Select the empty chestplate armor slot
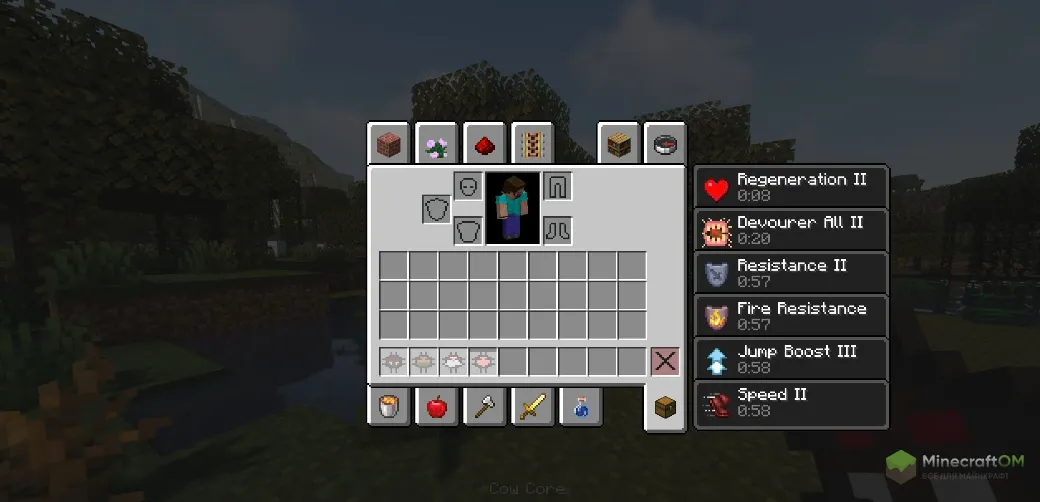The height and width of the screenshot is (502, 1040). [x=468, y=231]
